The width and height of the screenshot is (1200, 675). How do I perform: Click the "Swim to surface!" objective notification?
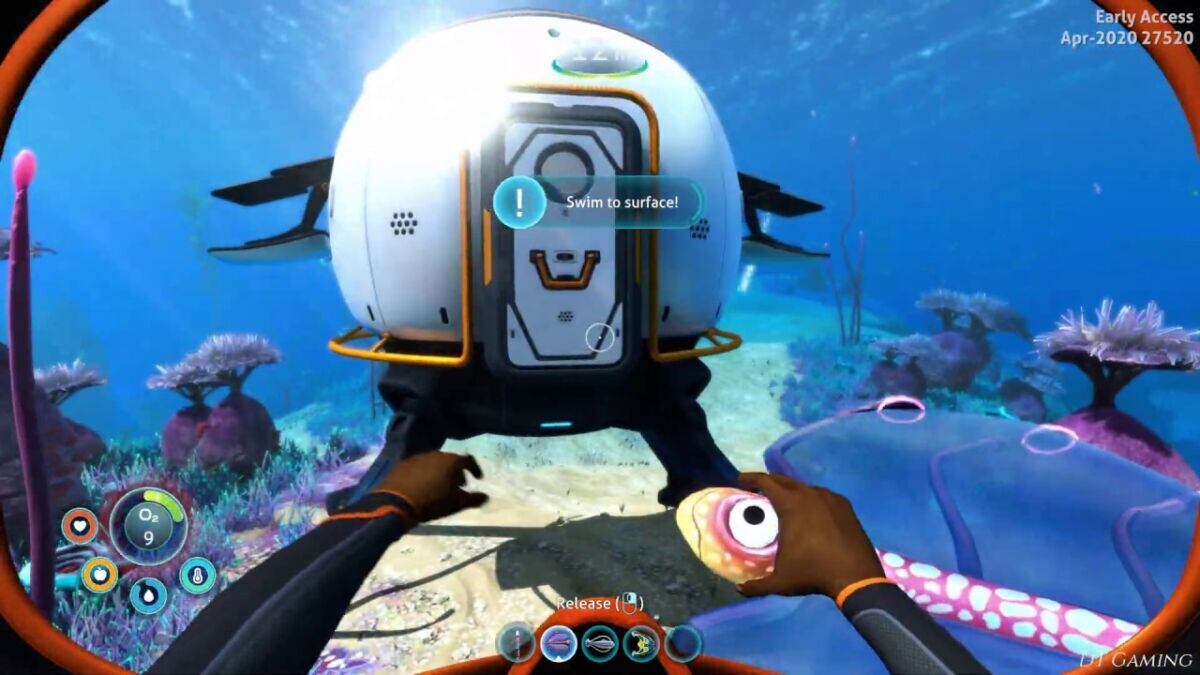tap(598, 202)
